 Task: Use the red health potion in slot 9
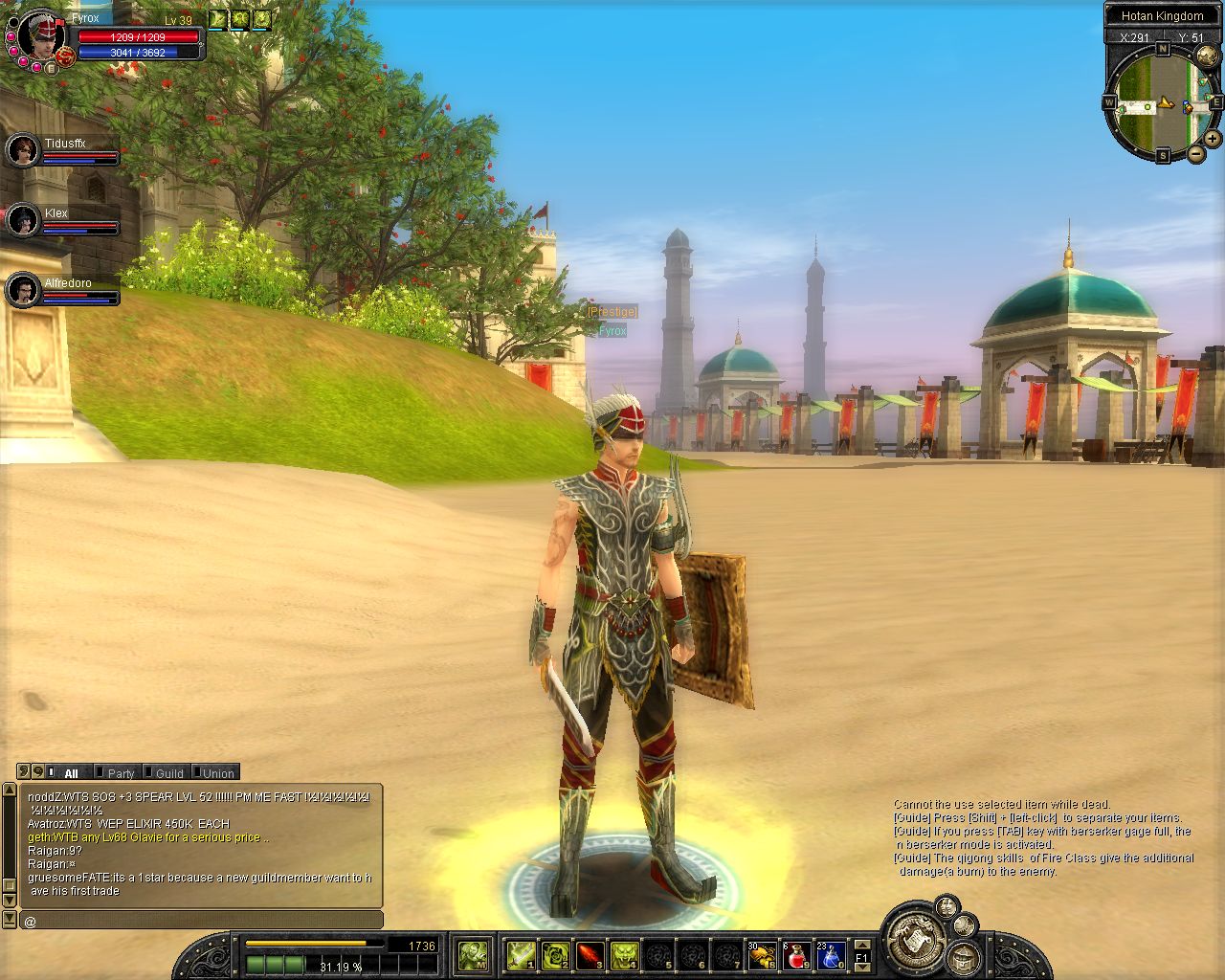pos(796,954)
